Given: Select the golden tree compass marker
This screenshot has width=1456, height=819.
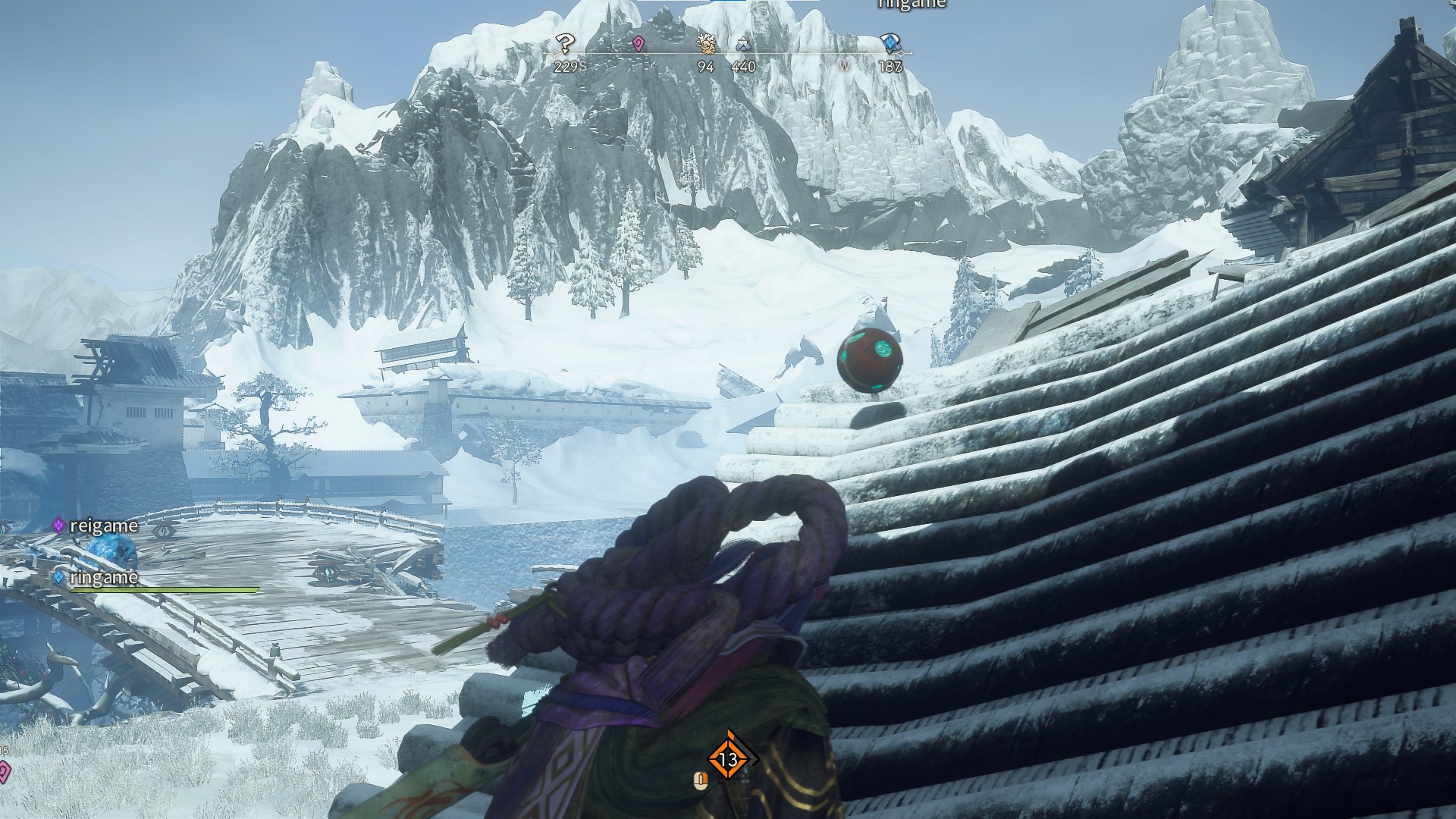Looking at the screenshot, I should coord(707,44).
